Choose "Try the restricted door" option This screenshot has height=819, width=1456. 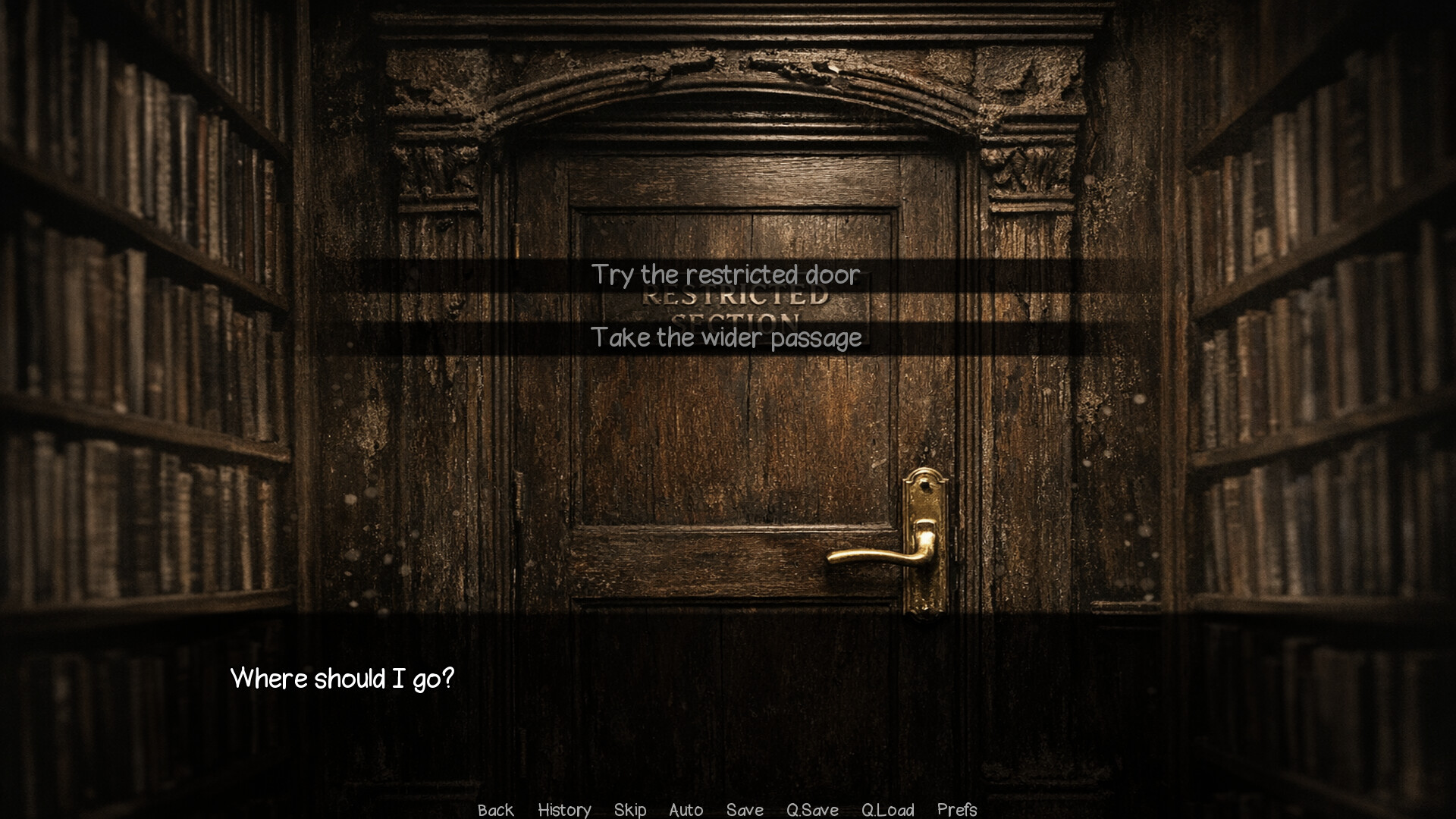pyautogui.click(x=726, y=276)
